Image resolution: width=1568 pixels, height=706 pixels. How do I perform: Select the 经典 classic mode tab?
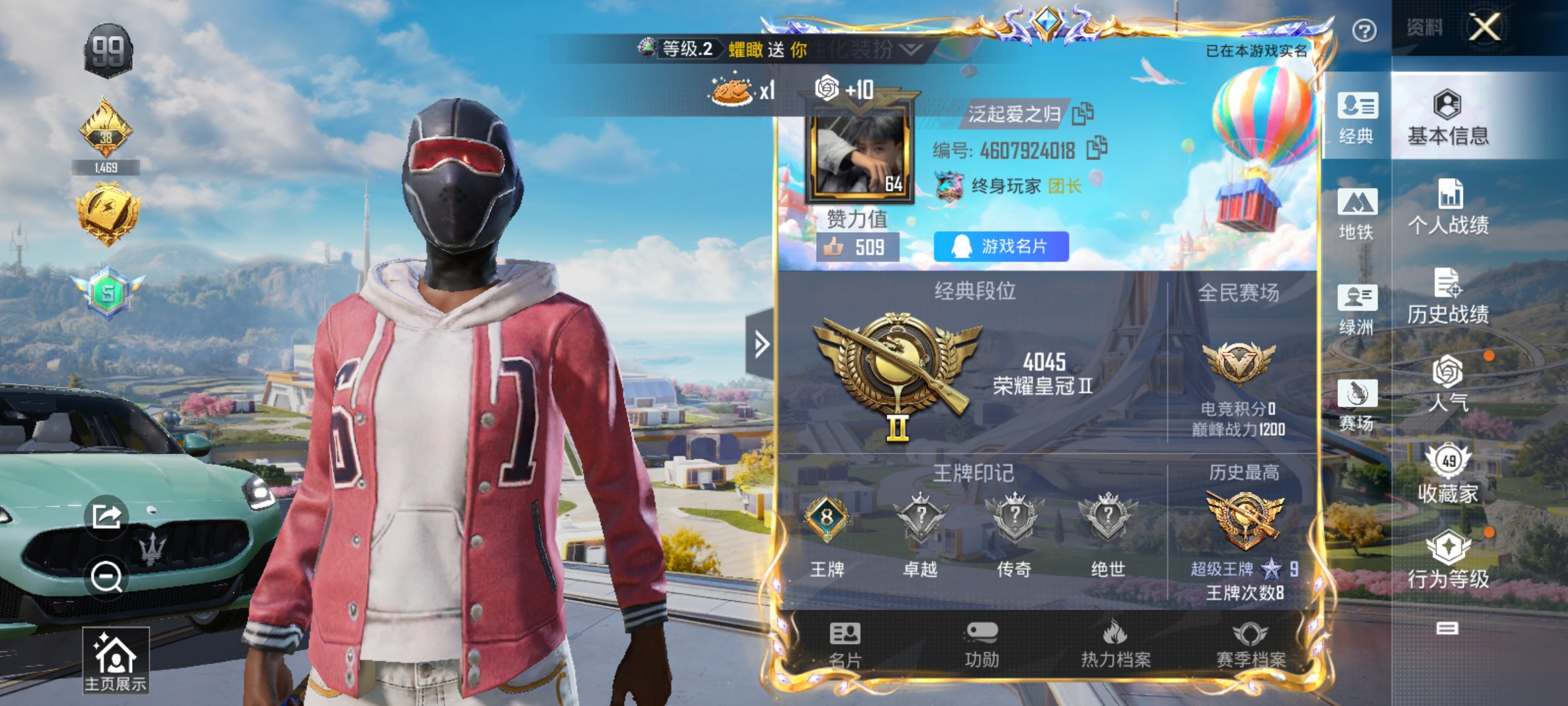coord(1357,118)
